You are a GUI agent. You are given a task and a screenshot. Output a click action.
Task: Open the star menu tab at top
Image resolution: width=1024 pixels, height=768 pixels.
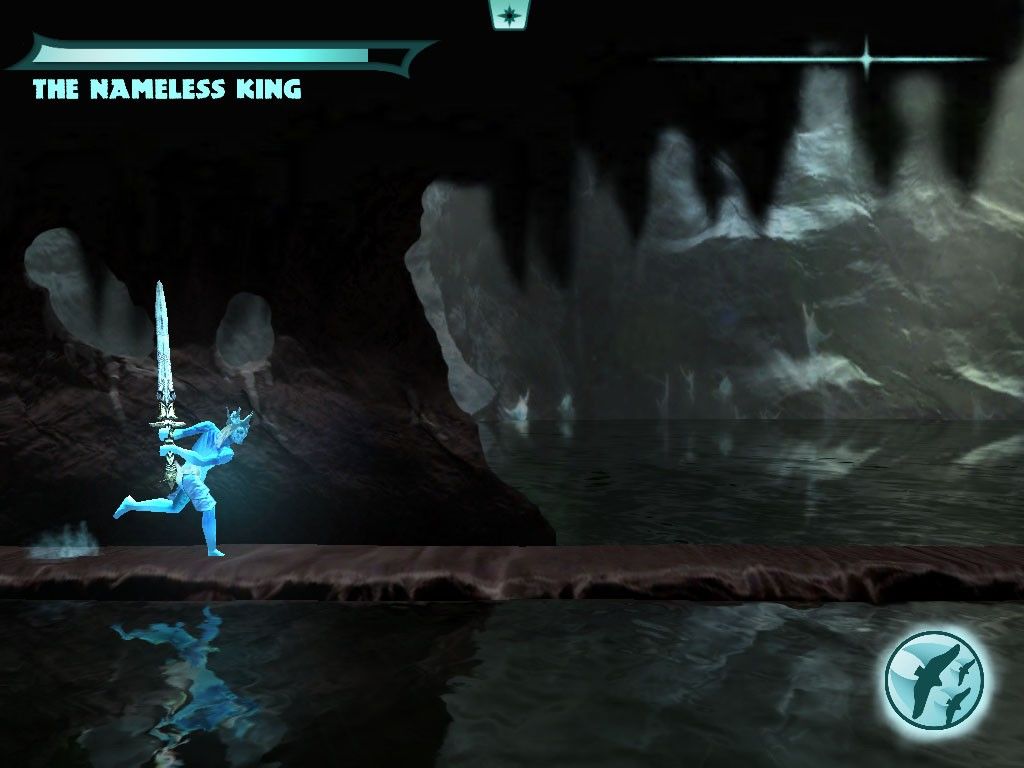(510, 14)
